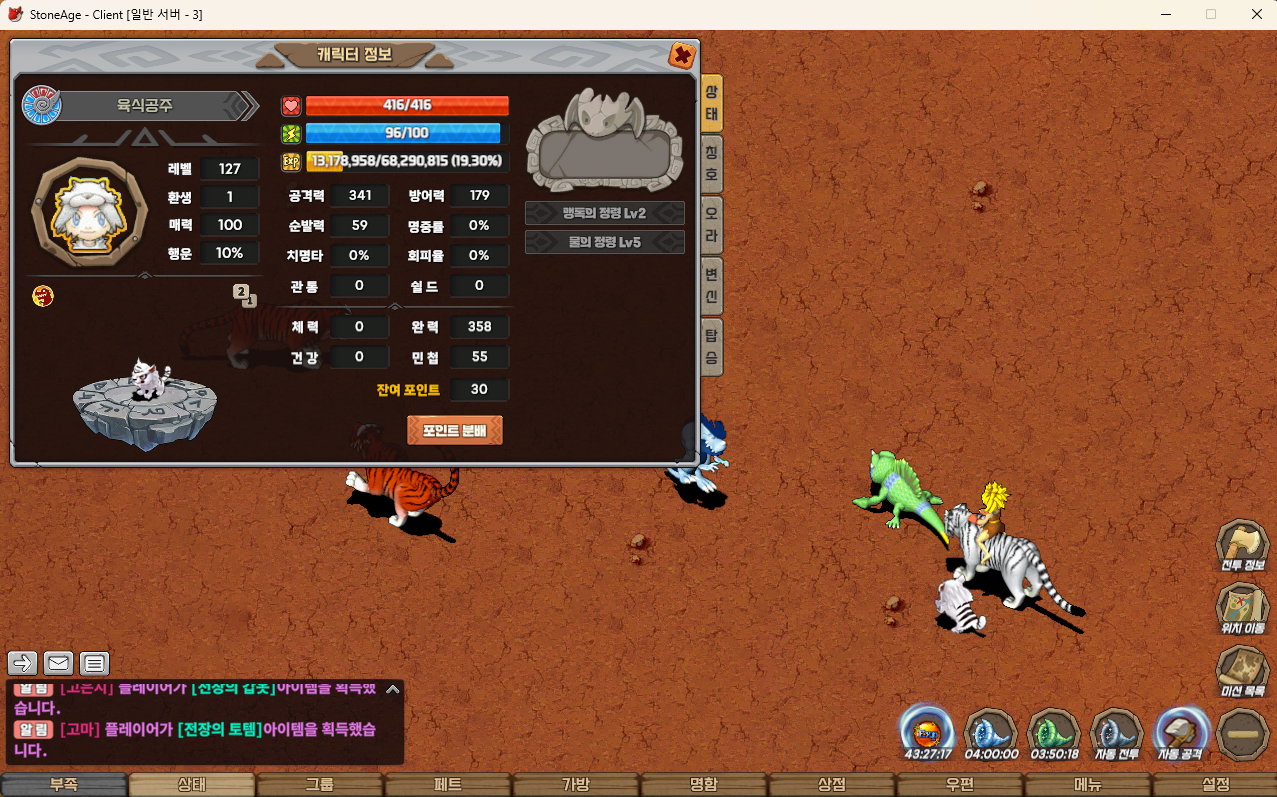Open the 위치 이동 map icon

(x=1243, y=610)
